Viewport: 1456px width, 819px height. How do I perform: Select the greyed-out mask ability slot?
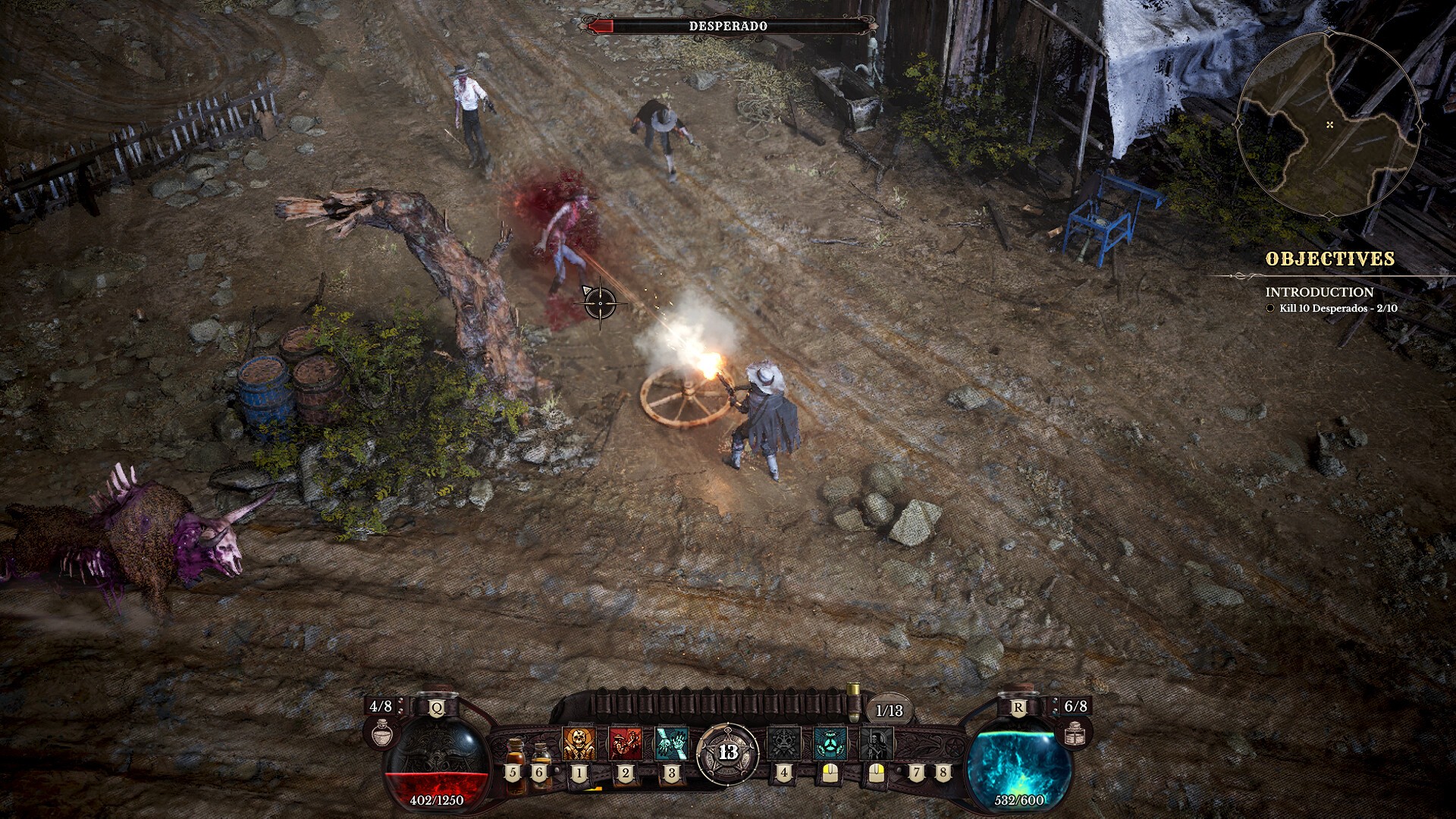coord(783,744)
